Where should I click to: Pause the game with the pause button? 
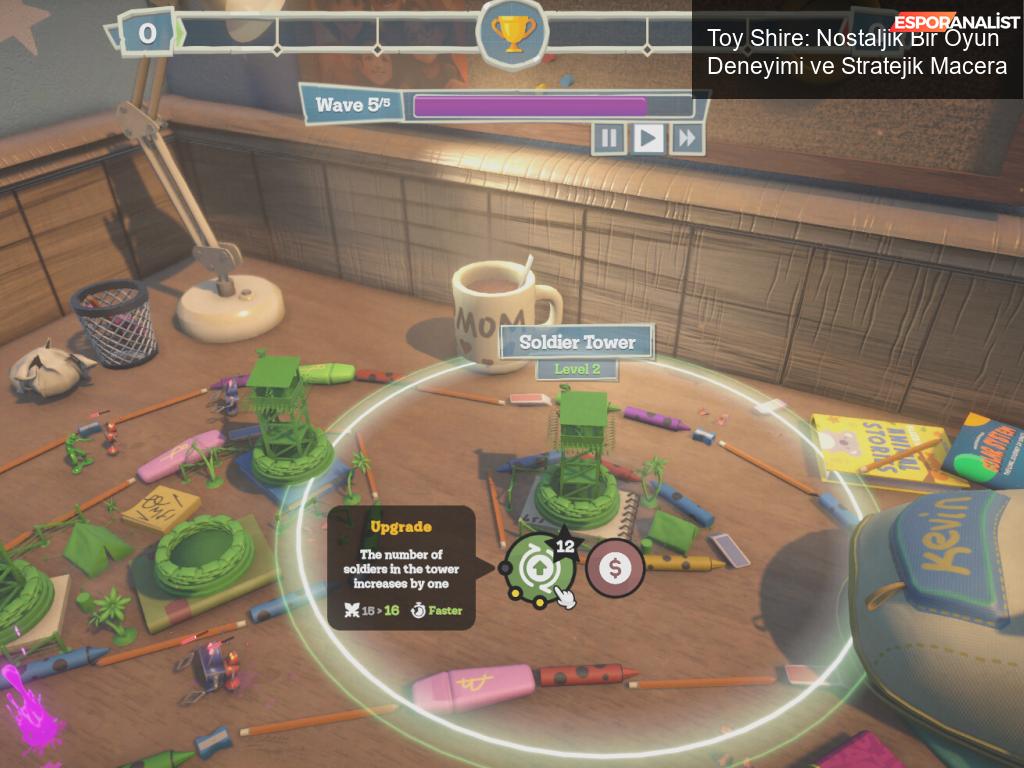pos(609,137)
